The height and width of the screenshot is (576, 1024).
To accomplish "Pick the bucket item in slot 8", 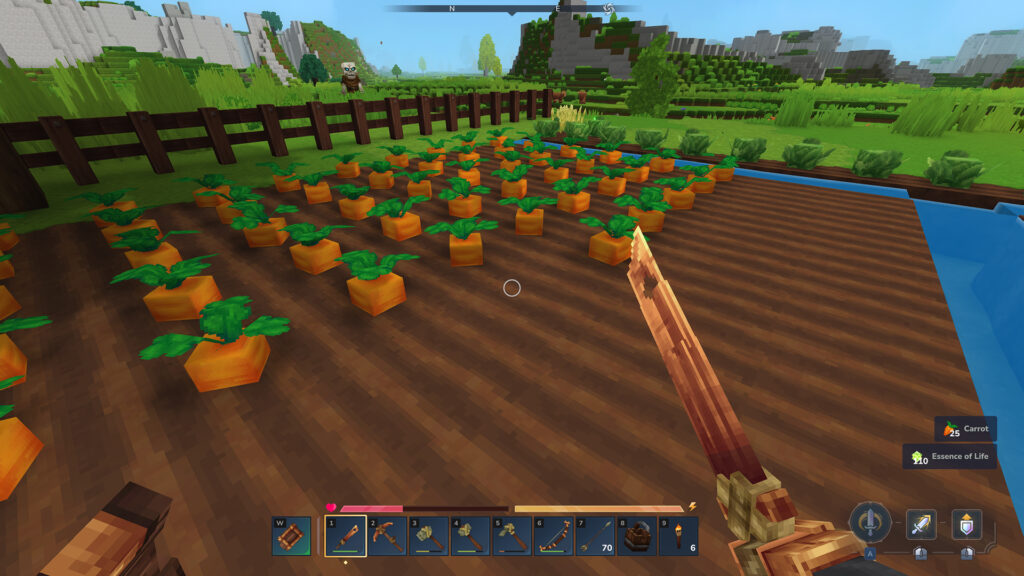I will point(637,536).
